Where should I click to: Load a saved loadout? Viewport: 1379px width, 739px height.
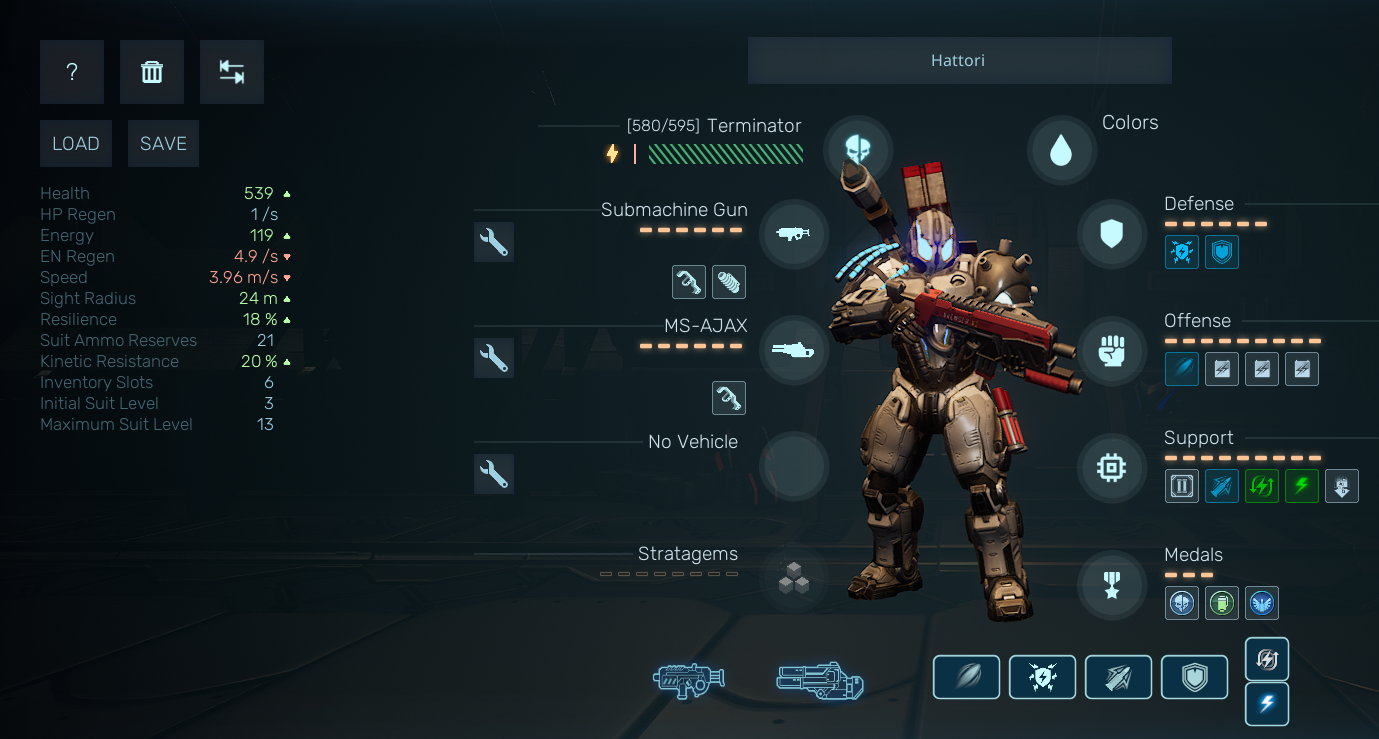click(76, 144)
